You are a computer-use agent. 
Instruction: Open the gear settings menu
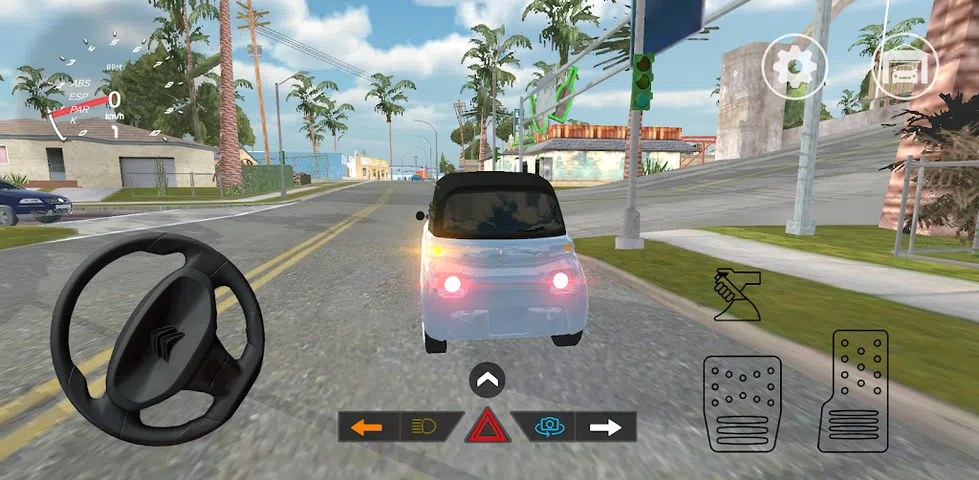click(795, 66)
